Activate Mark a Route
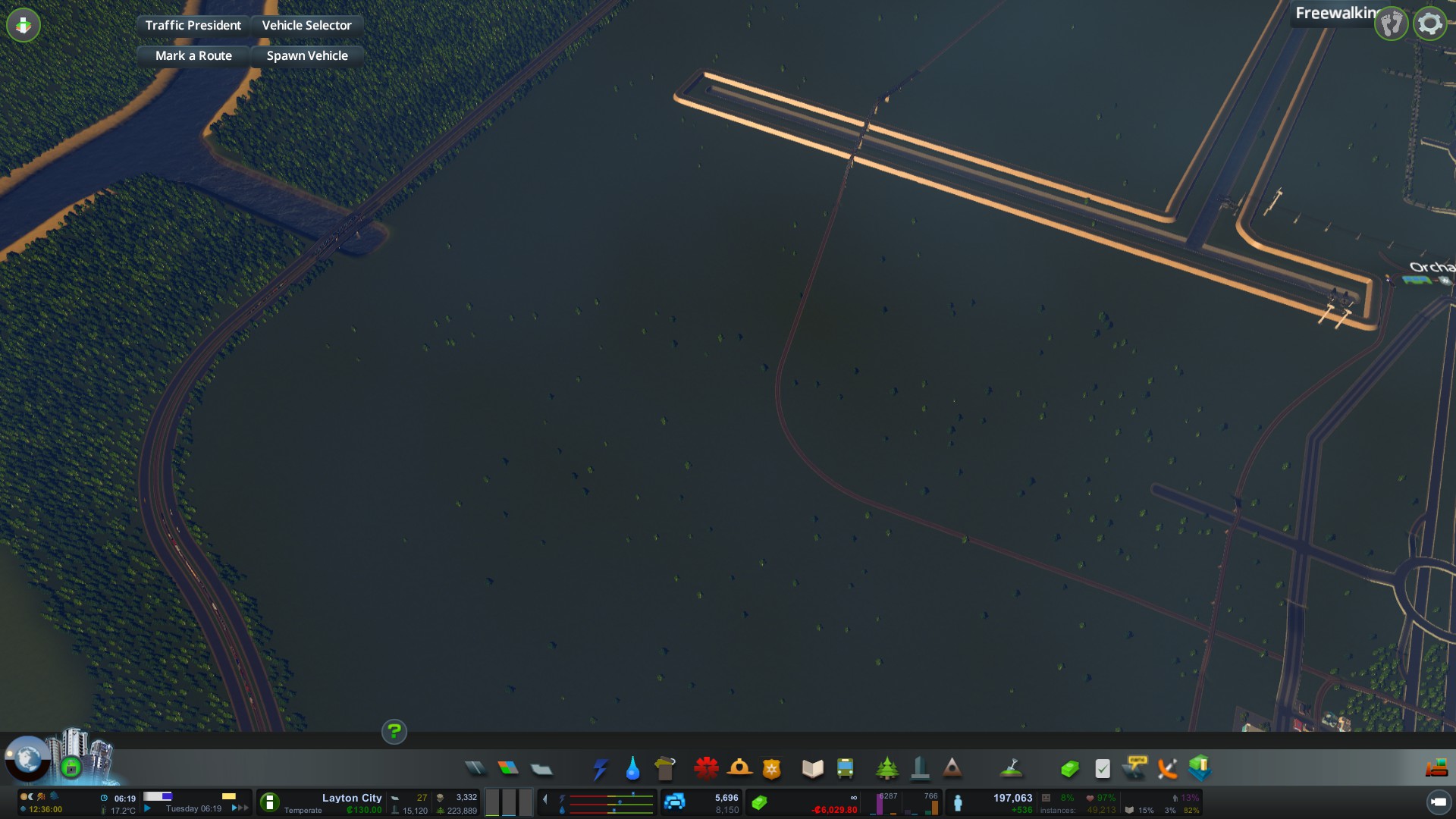 click(193, 55)
